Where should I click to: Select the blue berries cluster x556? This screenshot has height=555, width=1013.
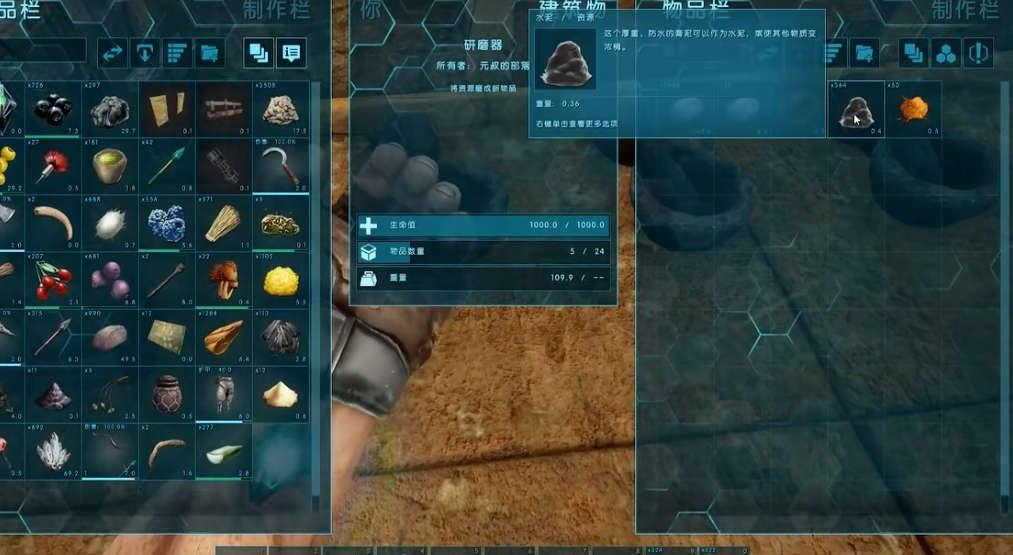pos(166,224)
